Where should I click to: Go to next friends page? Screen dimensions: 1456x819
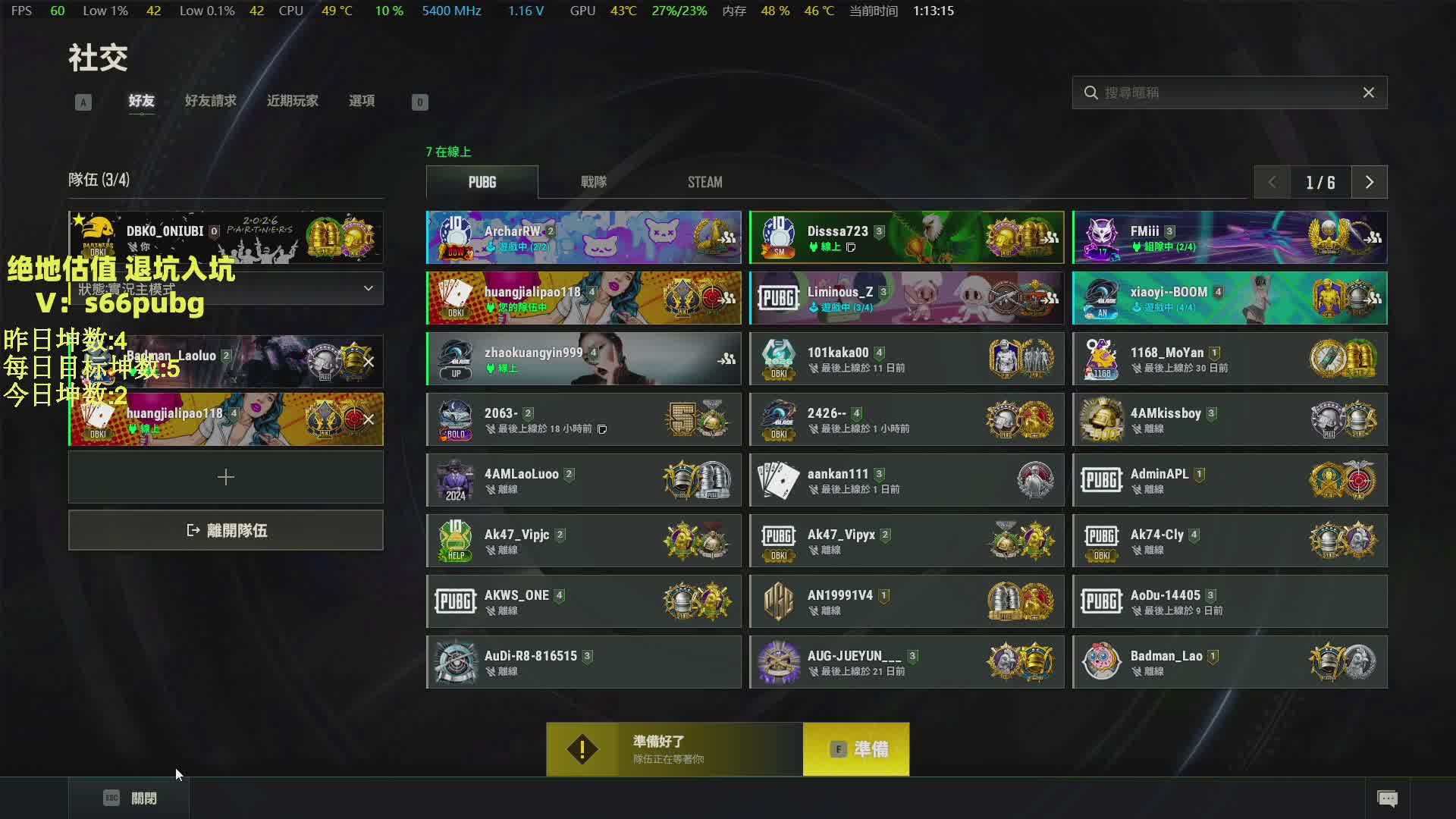pos(1369,182)
